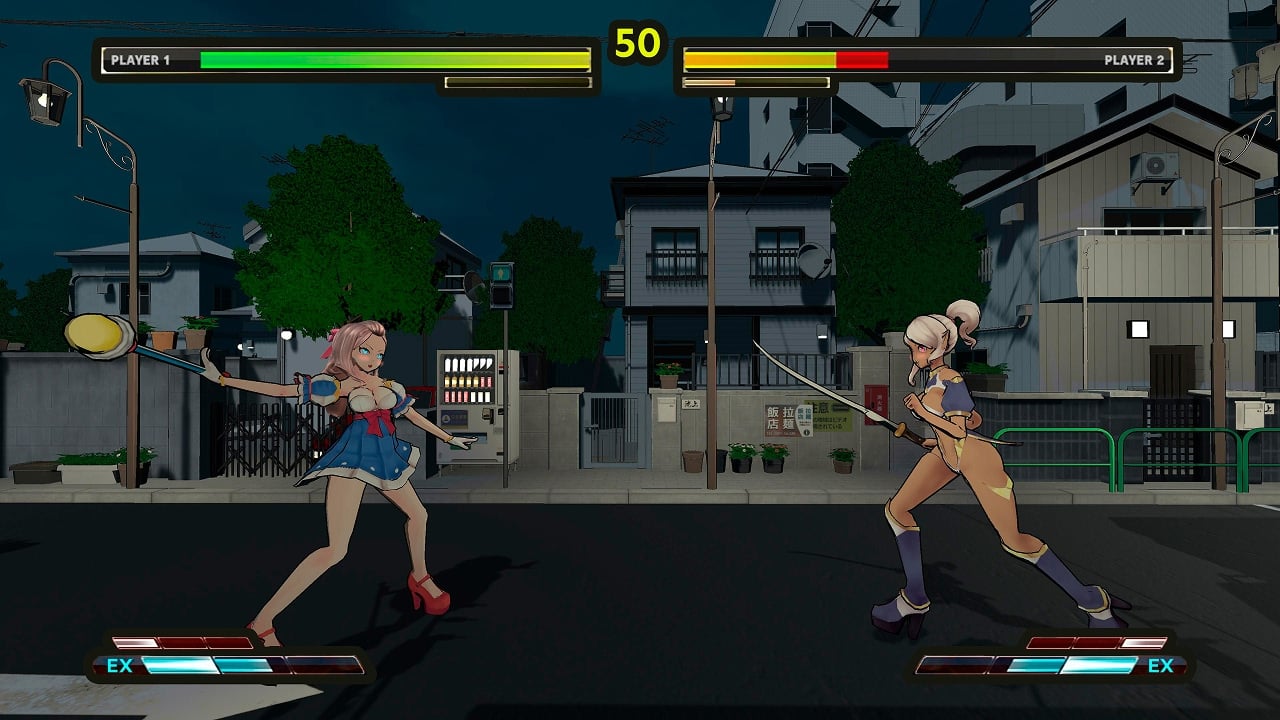Select the round timer showing 50

[640, 42]
